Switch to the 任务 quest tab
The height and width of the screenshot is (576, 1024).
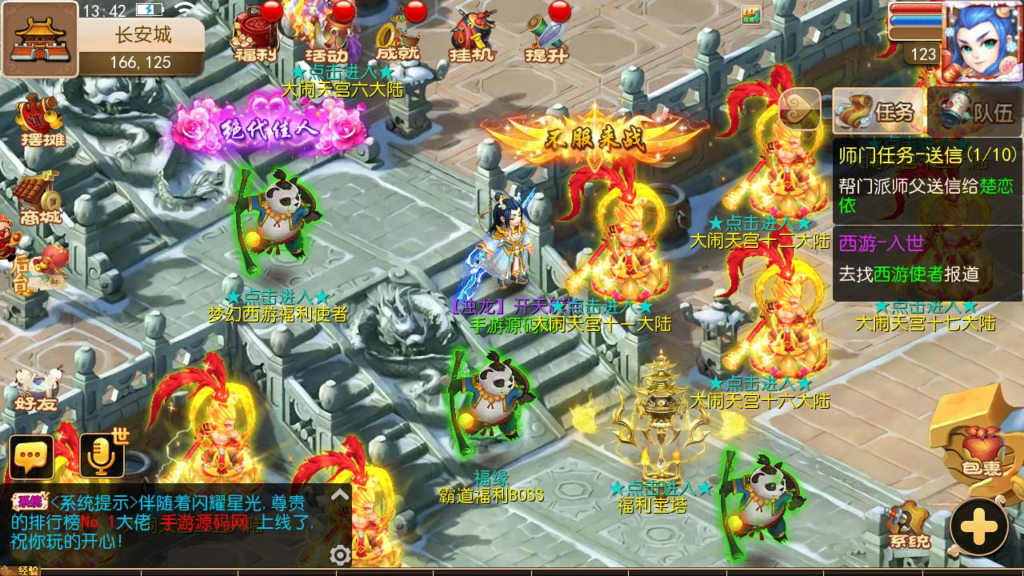click(878, 112)
